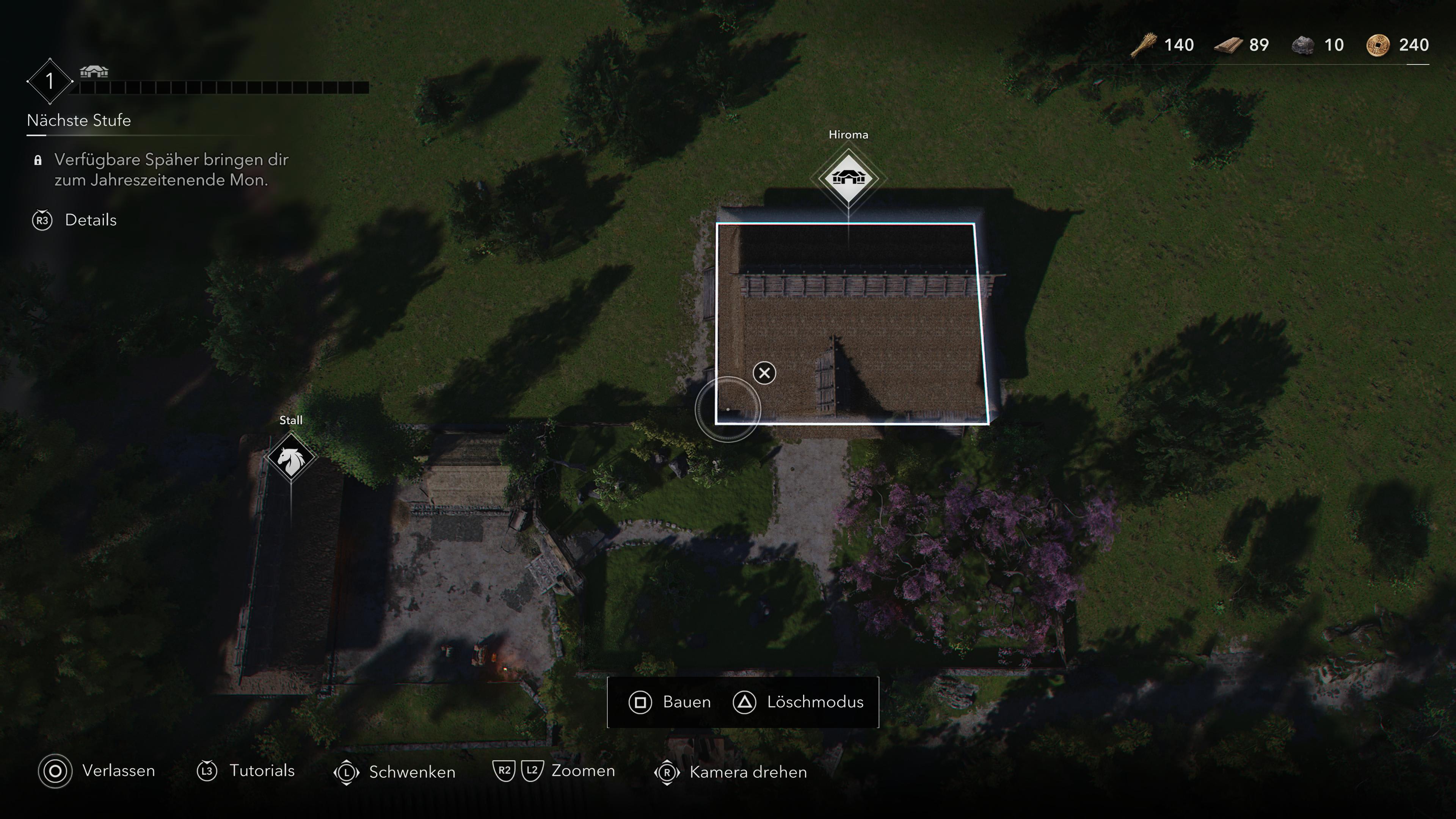The image size is (1456, 819).
Task: Click Verlassen to exit hideout view
Action: (97, 771)
